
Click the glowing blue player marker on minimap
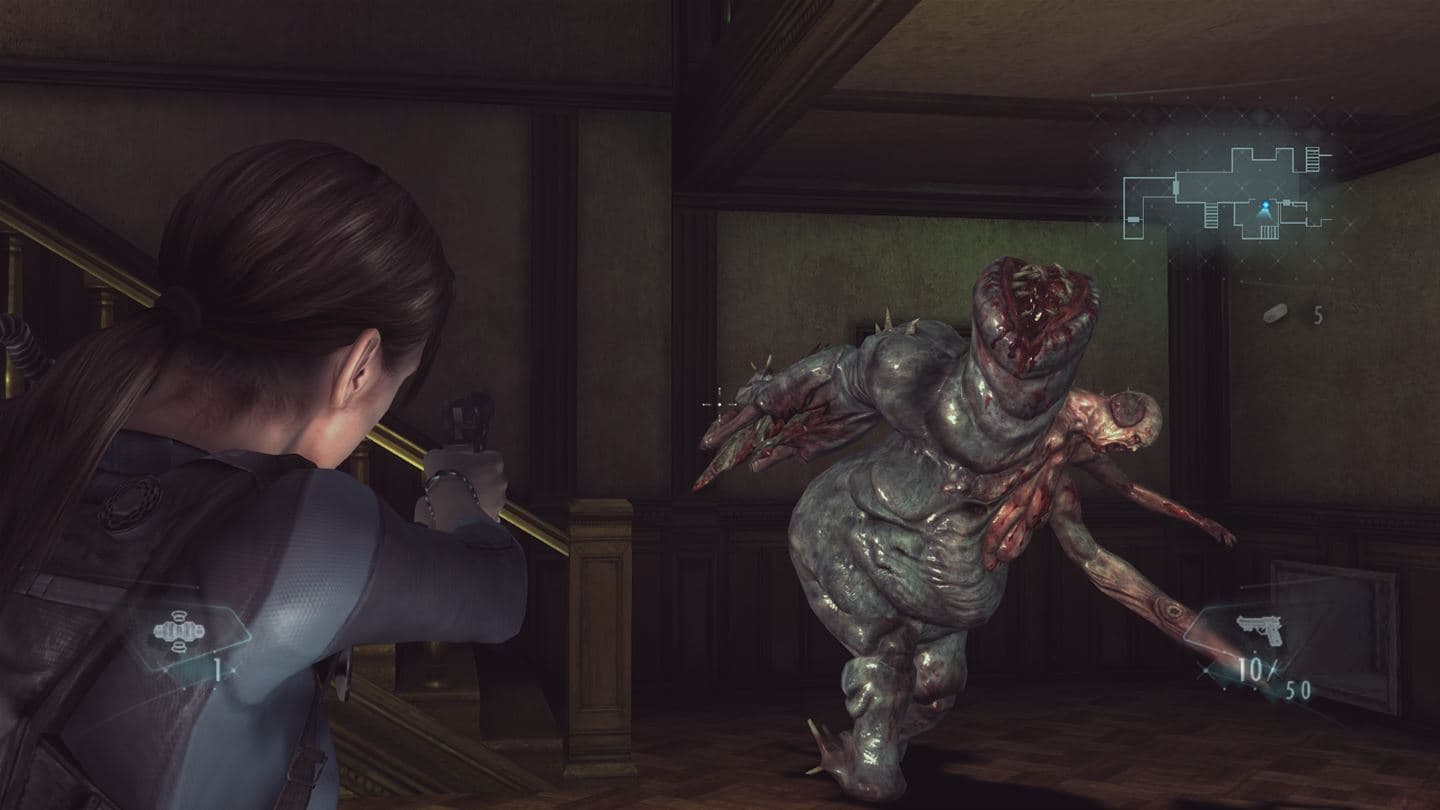point(1266,204)
